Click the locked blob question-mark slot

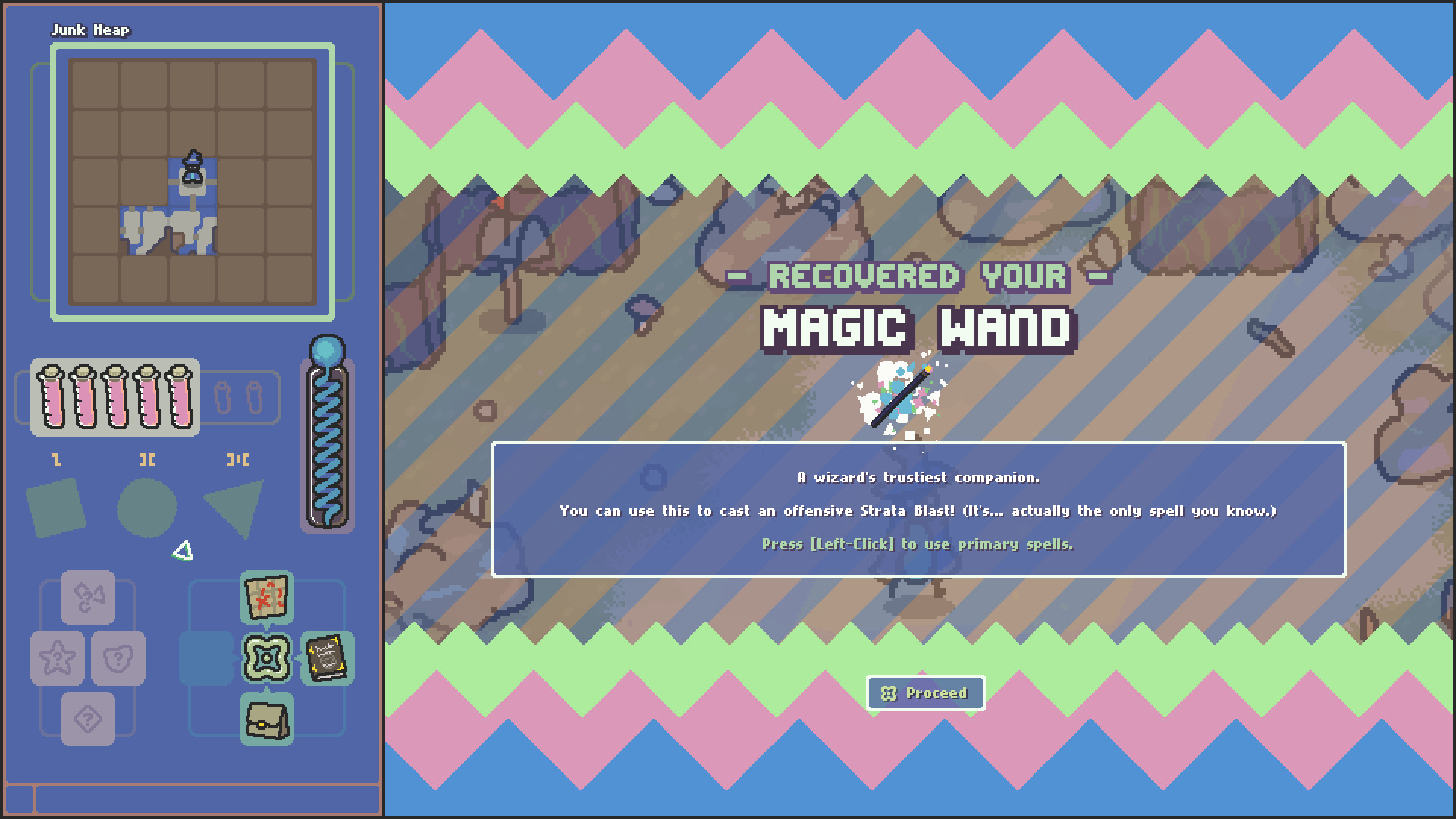coord(119,658)
